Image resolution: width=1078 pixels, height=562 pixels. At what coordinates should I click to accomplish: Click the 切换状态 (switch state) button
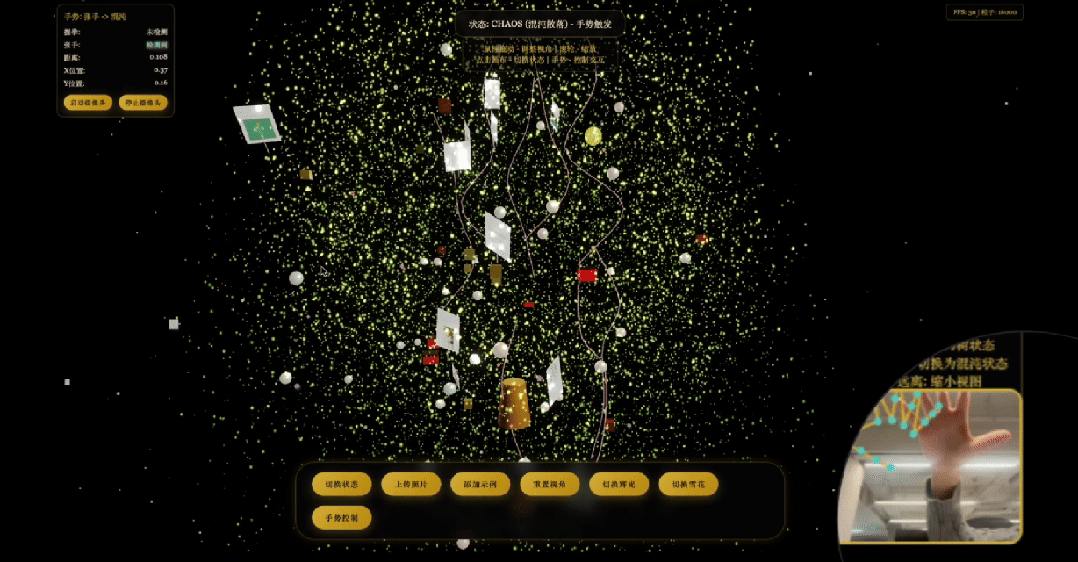pos(342,485)
